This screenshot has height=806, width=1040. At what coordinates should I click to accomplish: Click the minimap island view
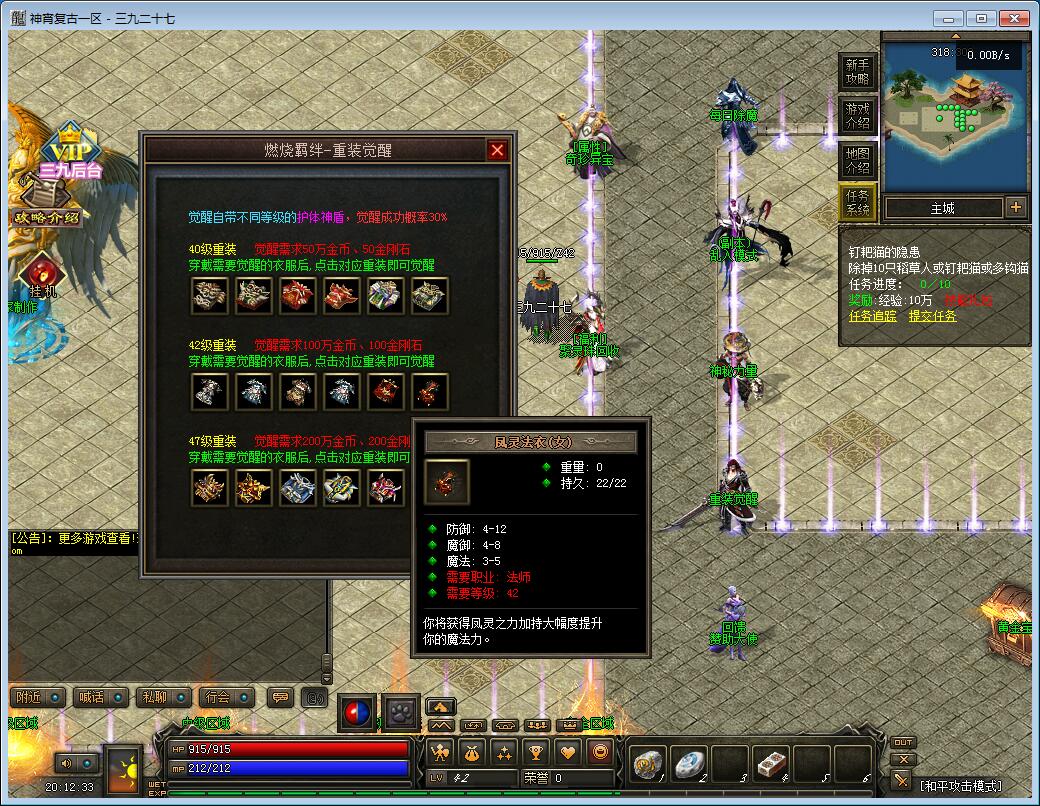tap(955, 118)
